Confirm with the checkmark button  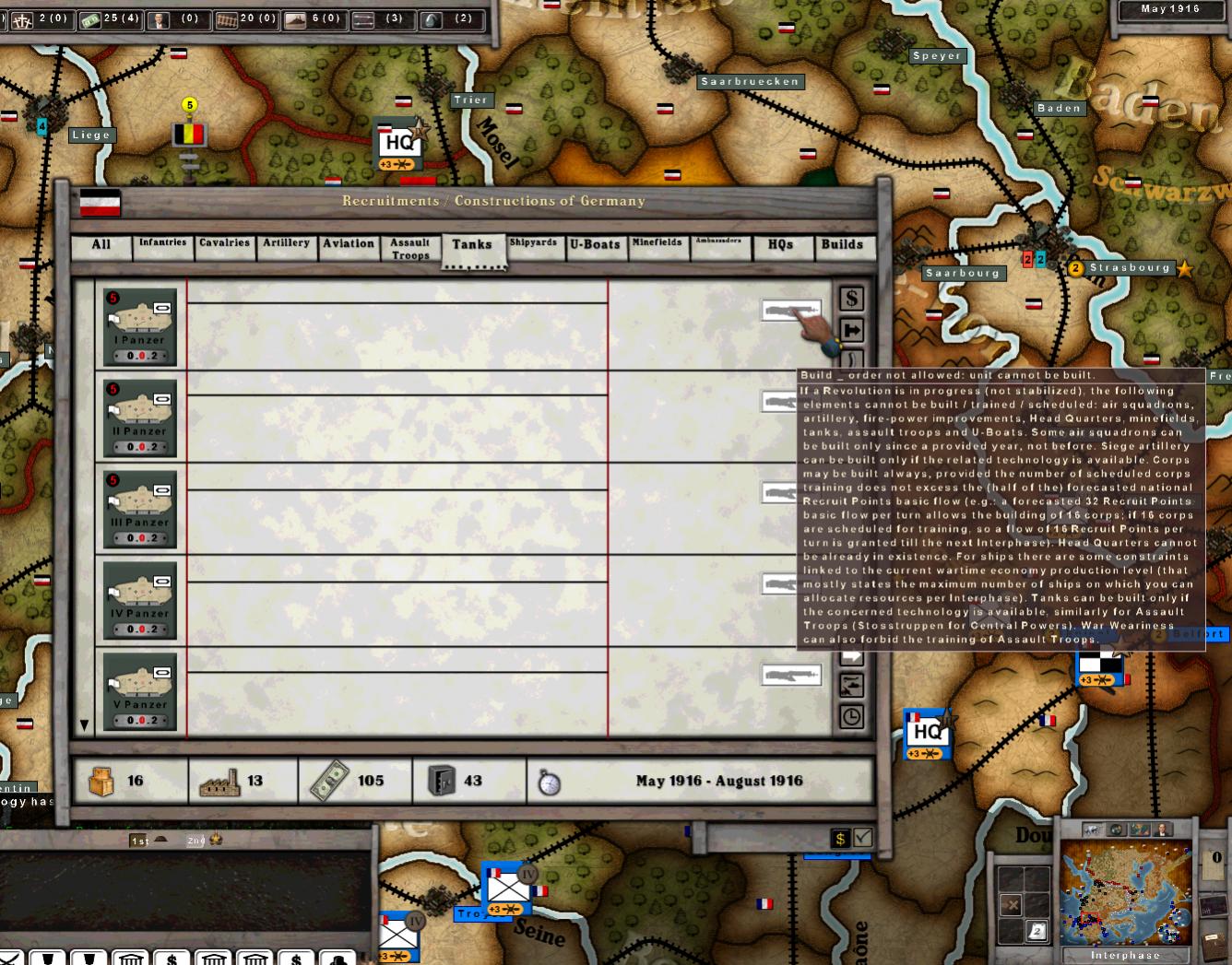coord(863,838)
